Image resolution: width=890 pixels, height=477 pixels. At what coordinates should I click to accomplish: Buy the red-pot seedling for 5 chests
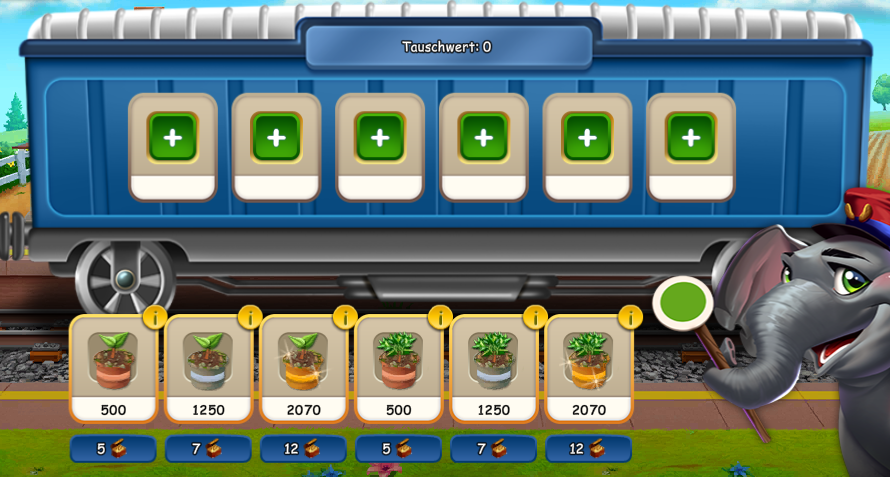point(113,448)
